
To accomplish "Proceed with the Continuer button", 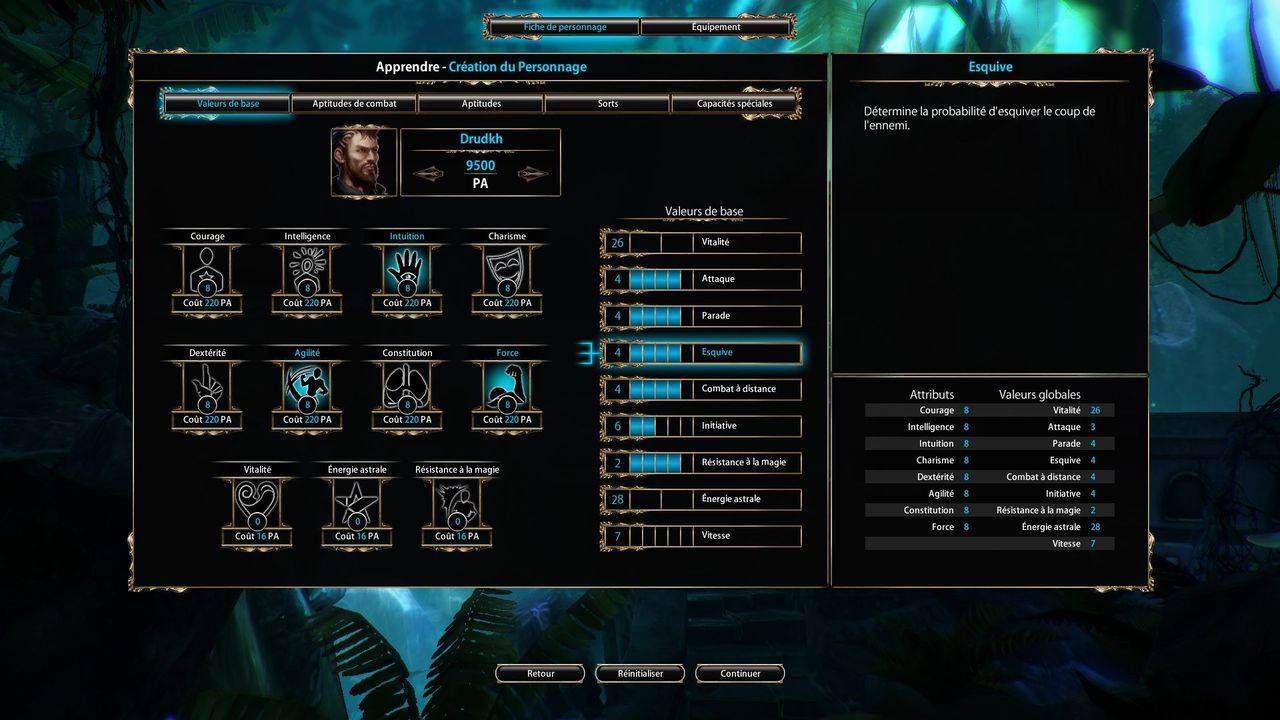I will click(740, 674).
